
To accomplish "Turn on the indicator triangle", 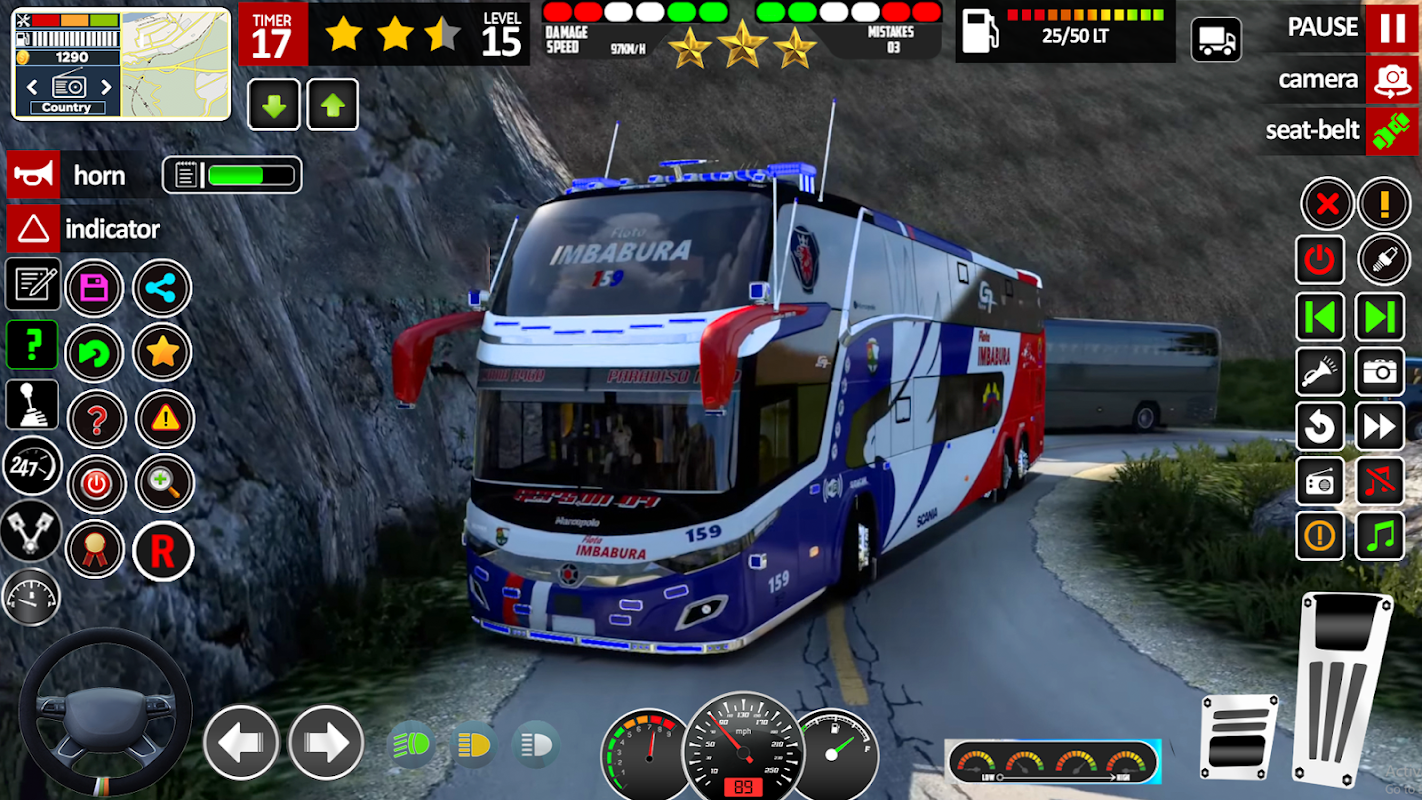I will (33, 229).
